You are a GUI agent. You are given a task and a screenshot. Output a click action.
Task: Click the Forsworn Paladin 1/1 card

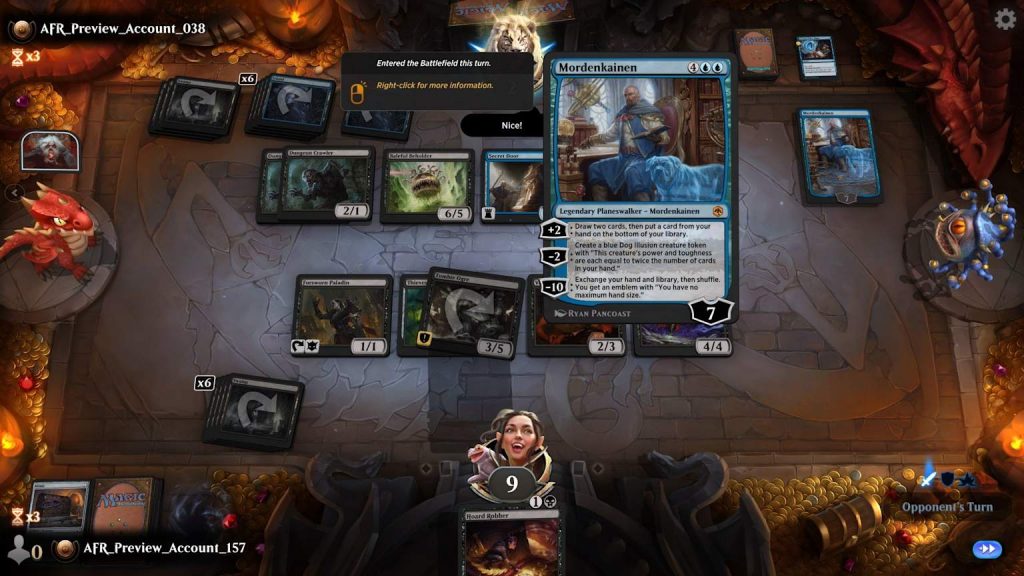342,314
